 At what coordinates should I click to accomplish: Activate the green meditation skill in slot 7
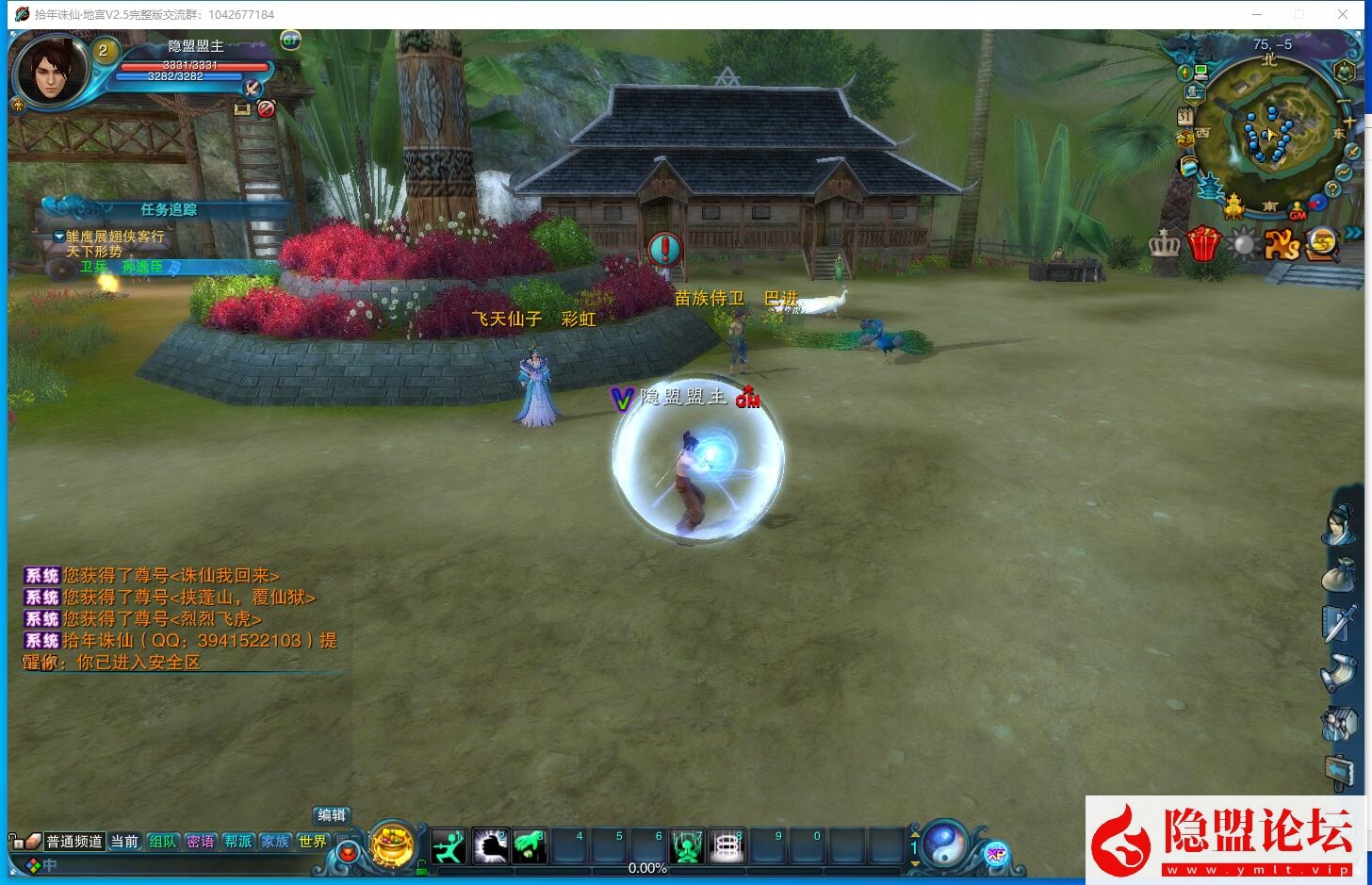(687, 845)
